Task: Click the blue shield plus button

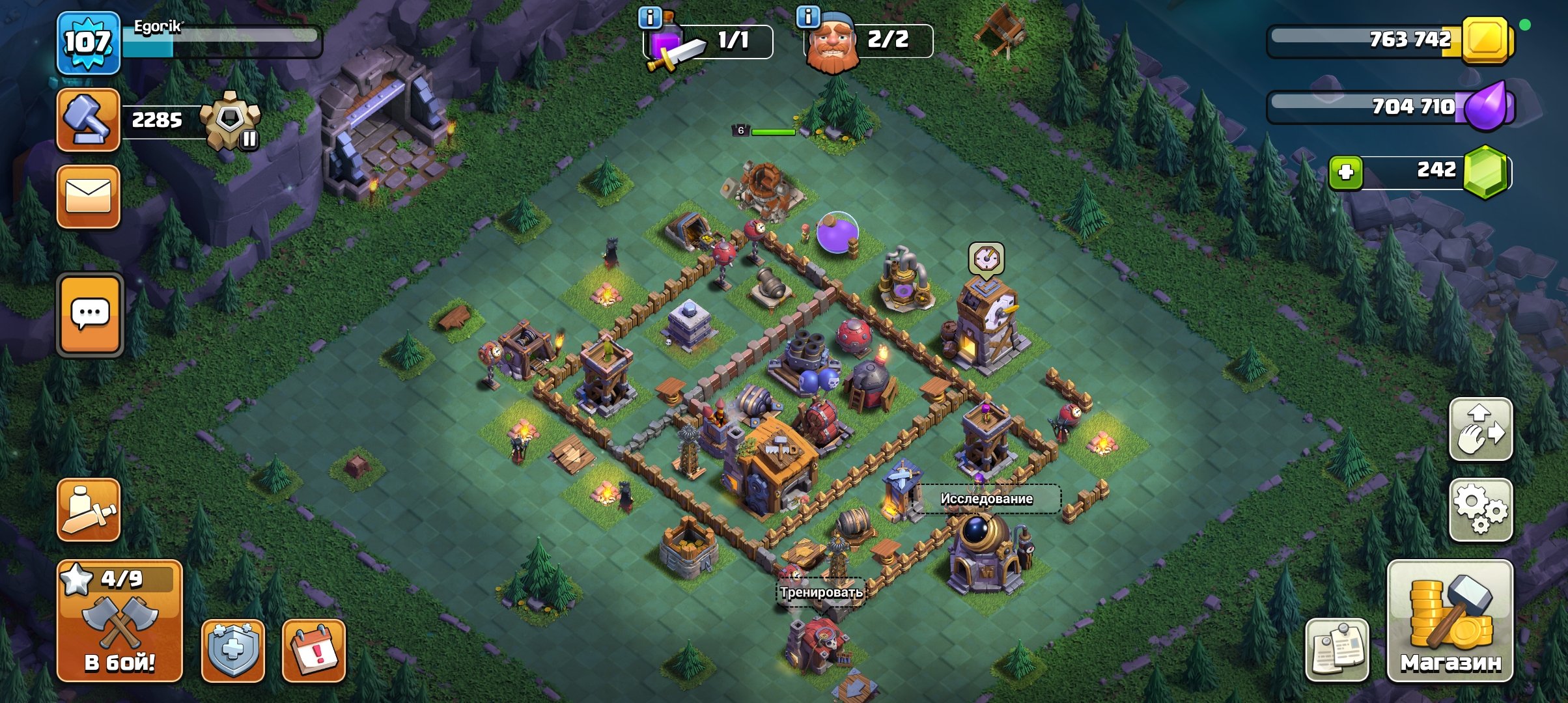Action: 232,650
